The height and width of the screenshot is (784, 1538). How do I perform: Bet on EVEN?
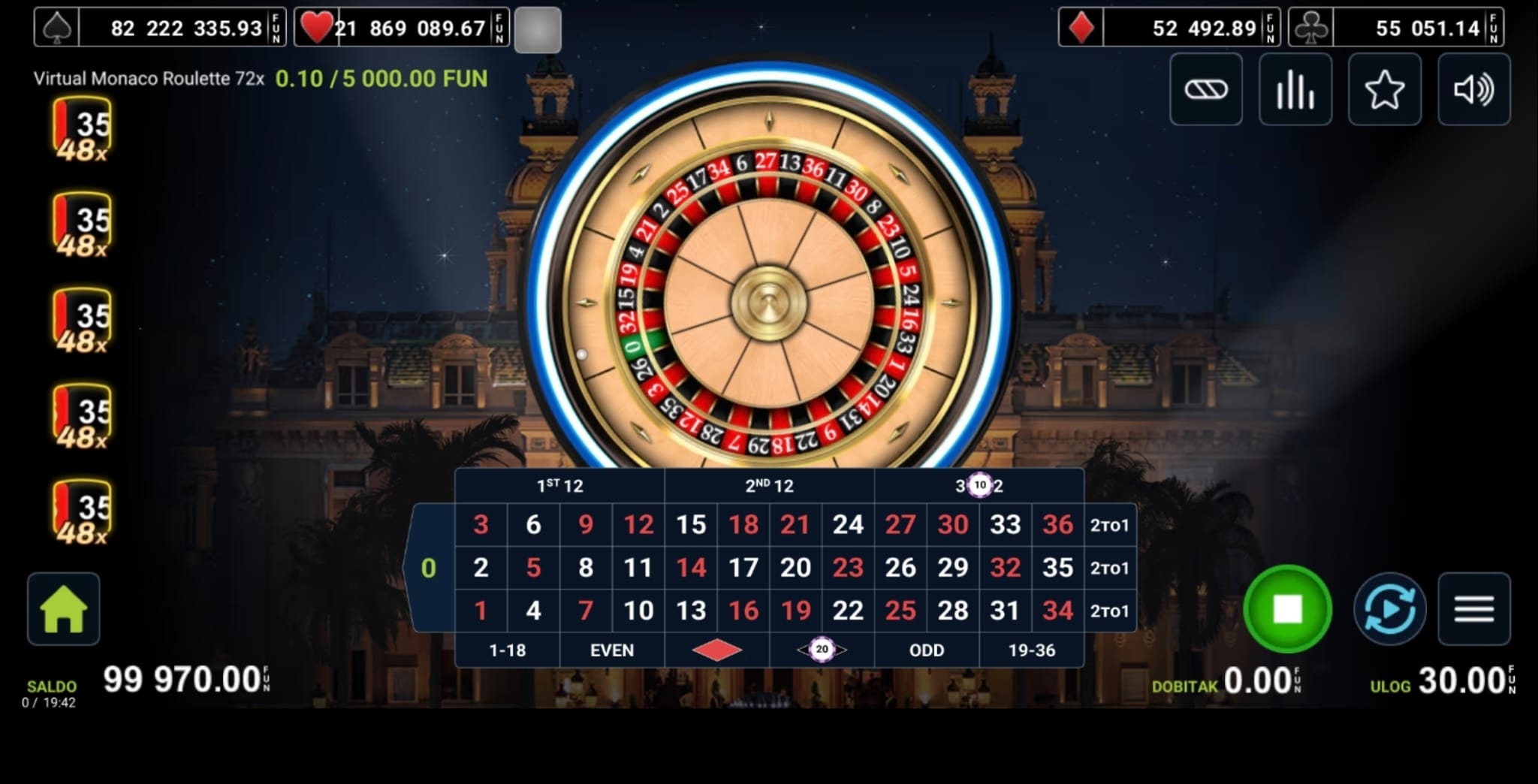[612, 650]
